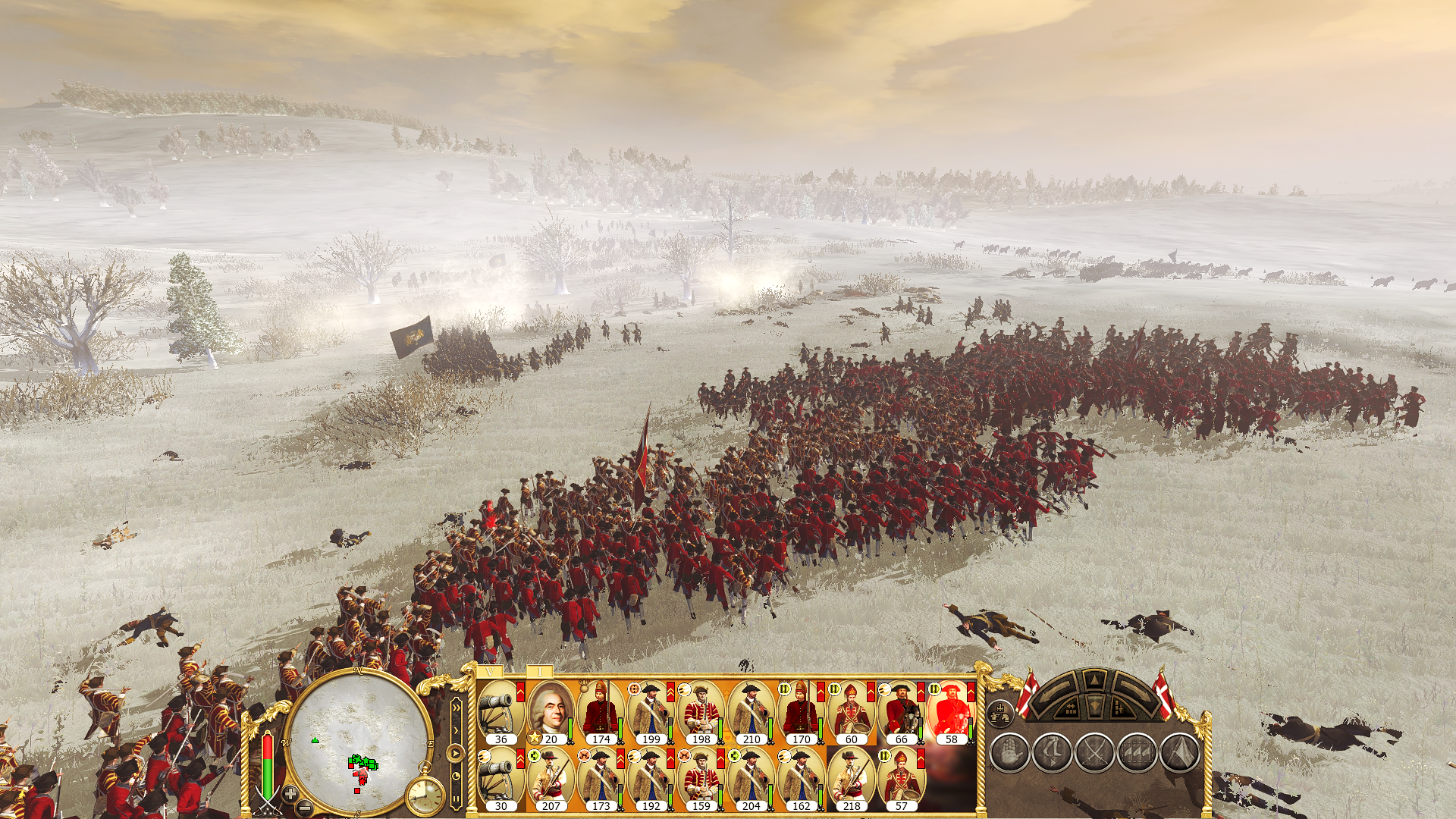
Task: Group selected units with three-flags button
Action: coord(1137,753)
